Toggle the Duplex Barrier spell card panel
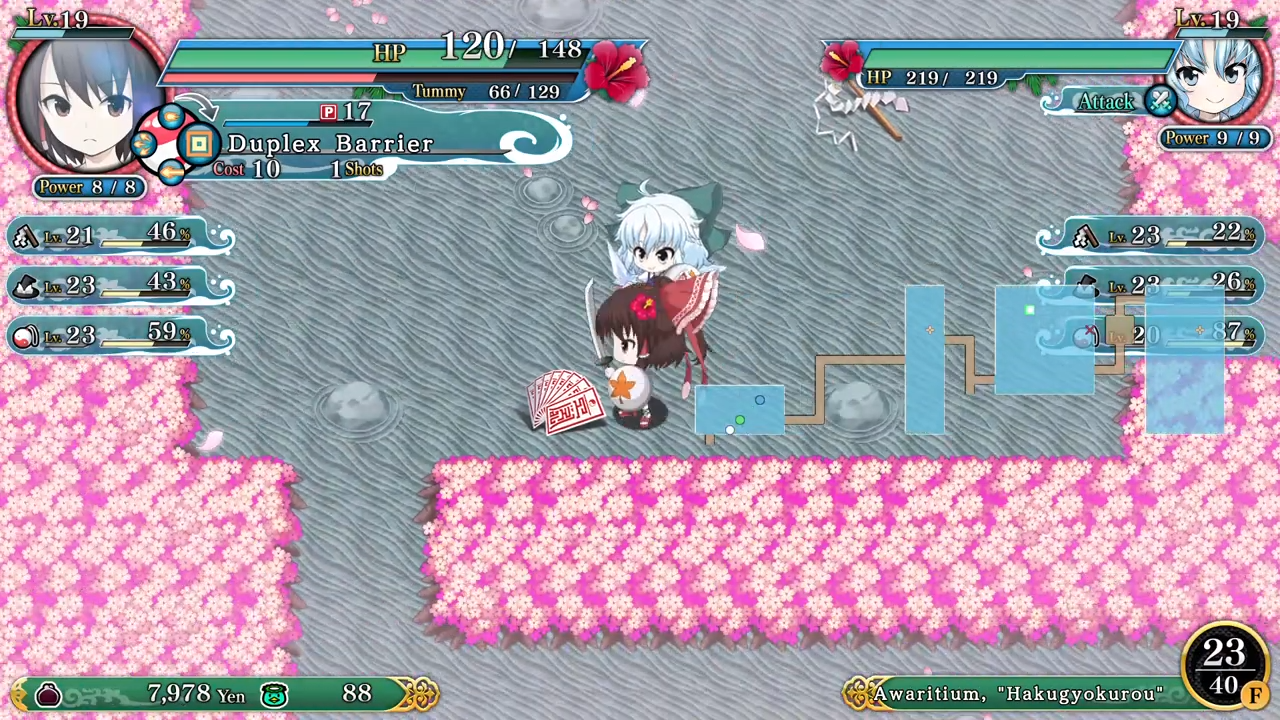This screenshot has height=720, width=1280. (330, 143)
